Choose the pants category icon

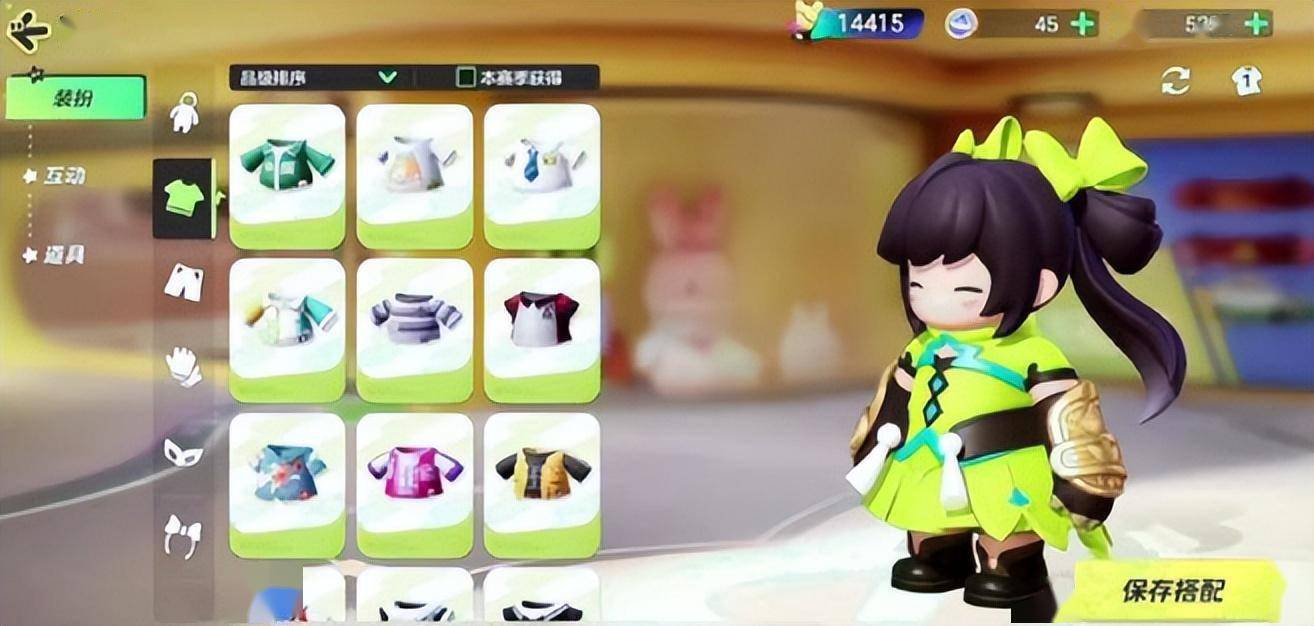pos(183,282)
